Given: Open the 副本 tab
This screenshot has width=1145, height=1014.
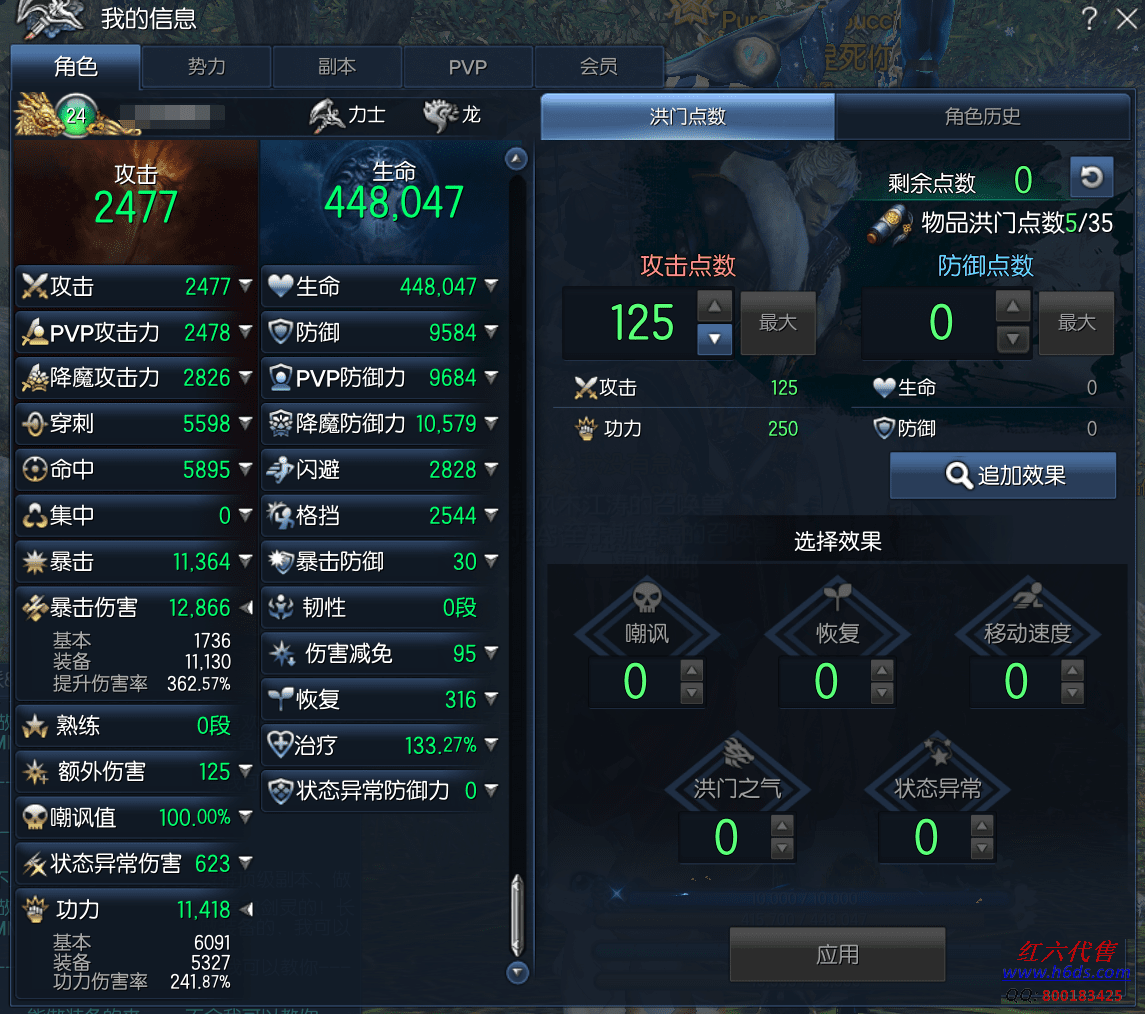Looking at the screenshot, I should [337, 67].
